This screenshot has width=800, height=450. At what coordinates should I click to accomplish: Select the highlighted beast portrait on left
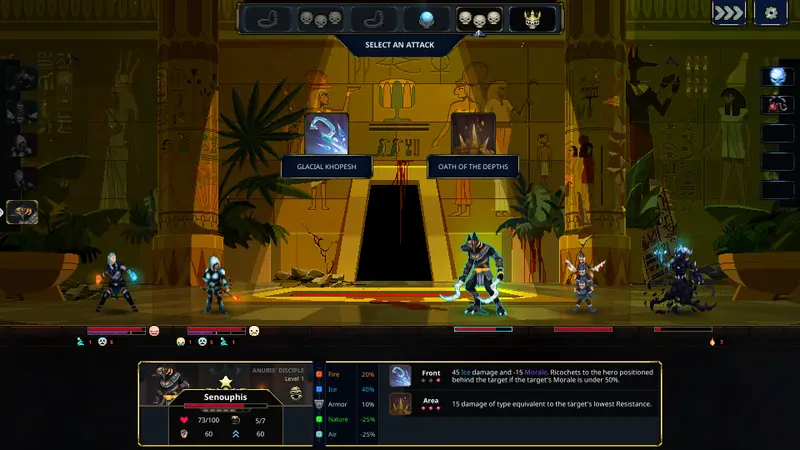(22, 212)
